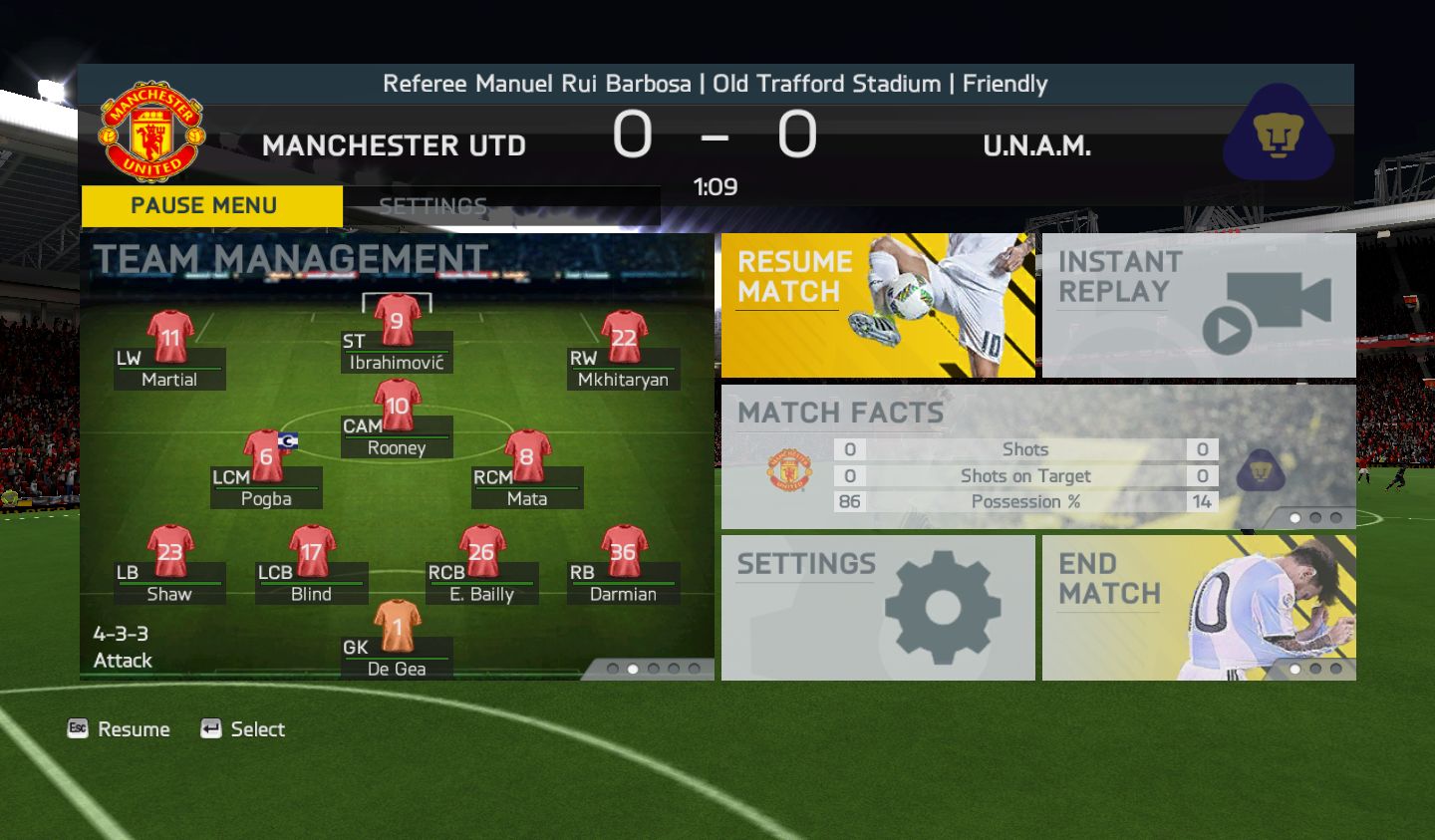Select right winger Mkhitaryan

pyautogui.click(x=624, y=339)
